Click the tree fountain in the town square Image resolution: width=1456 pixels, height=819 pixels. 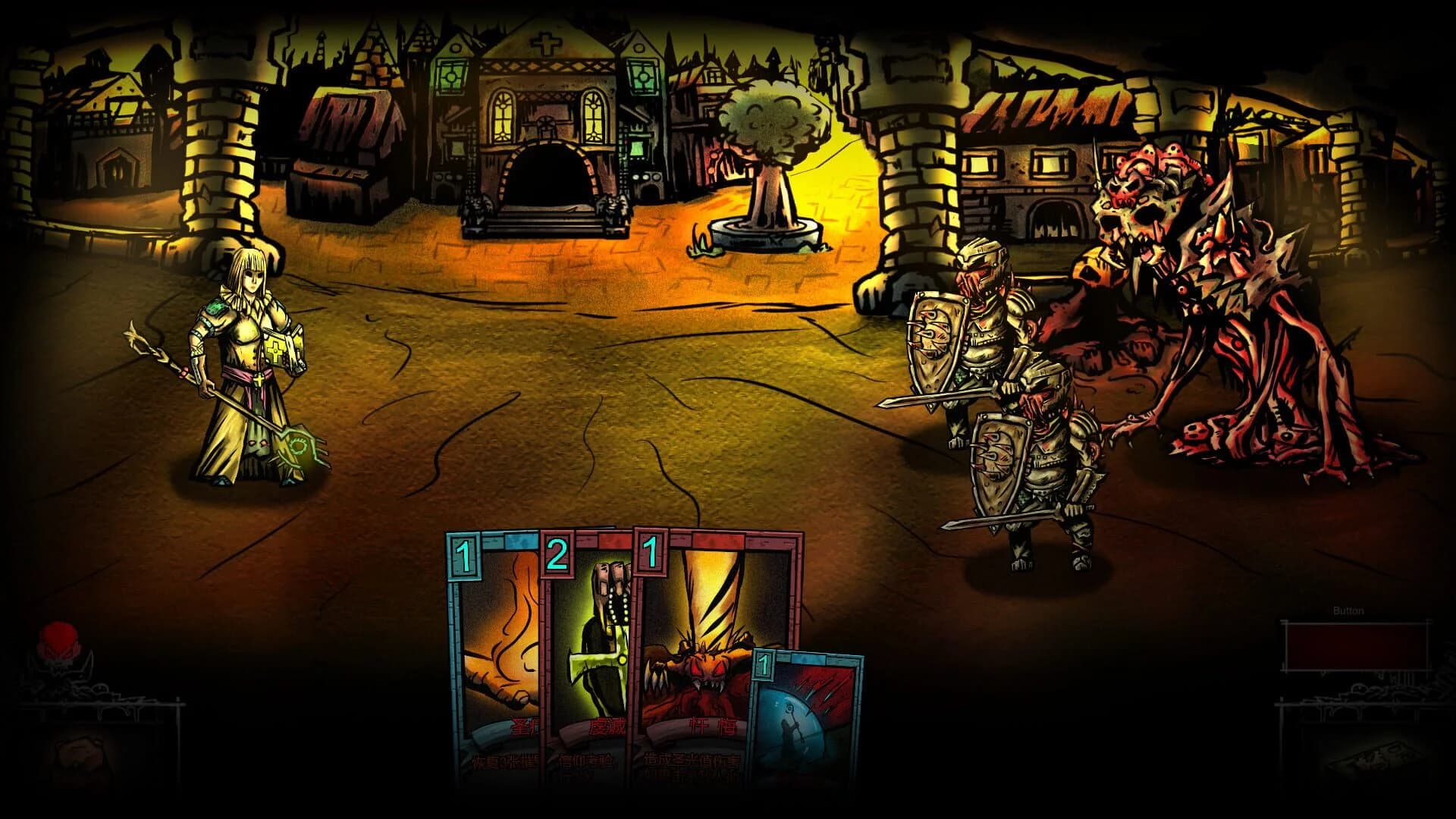tap(766, 159)
